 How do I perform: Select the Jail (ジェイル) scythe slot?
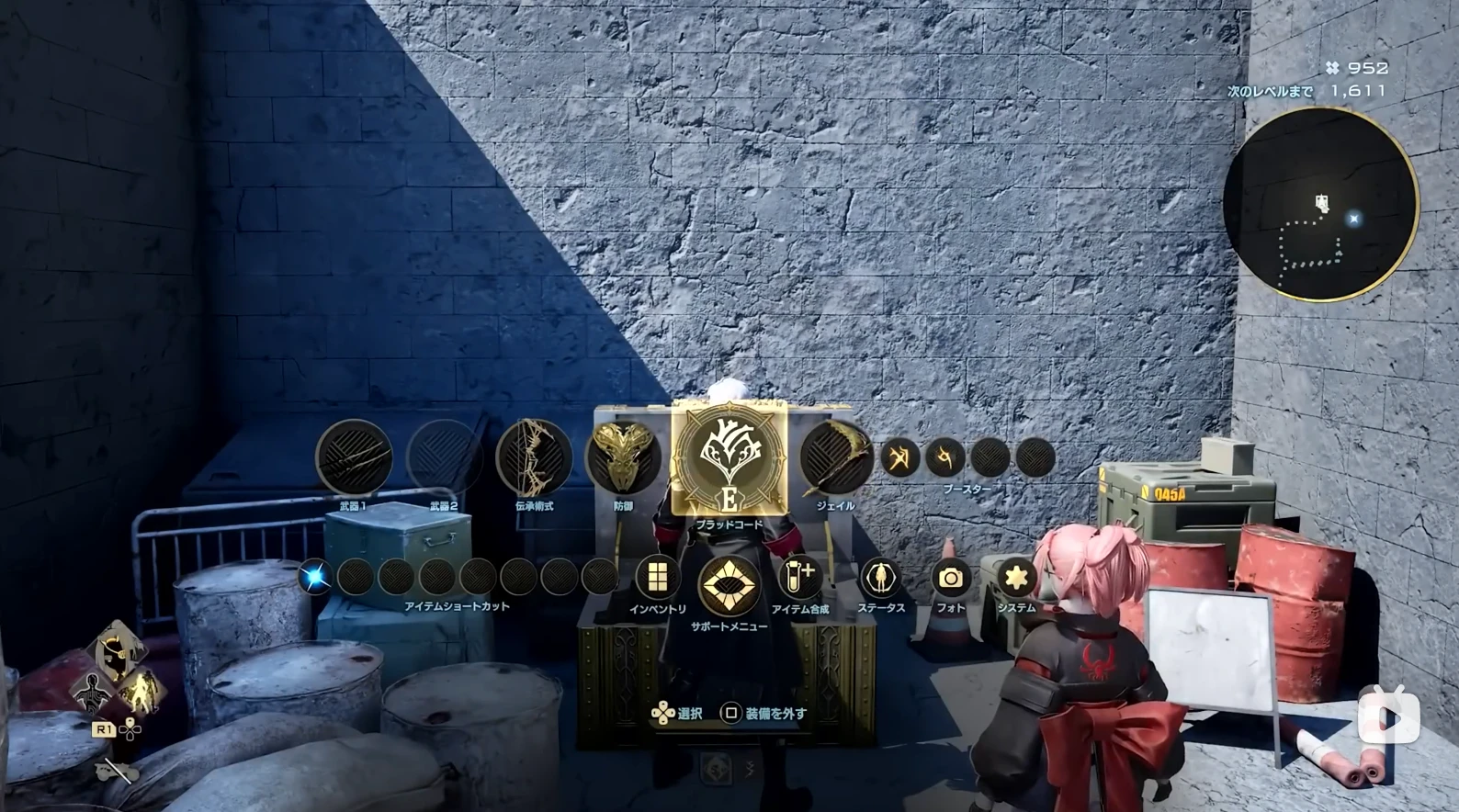pyautogui.click(x=835, y=457)
